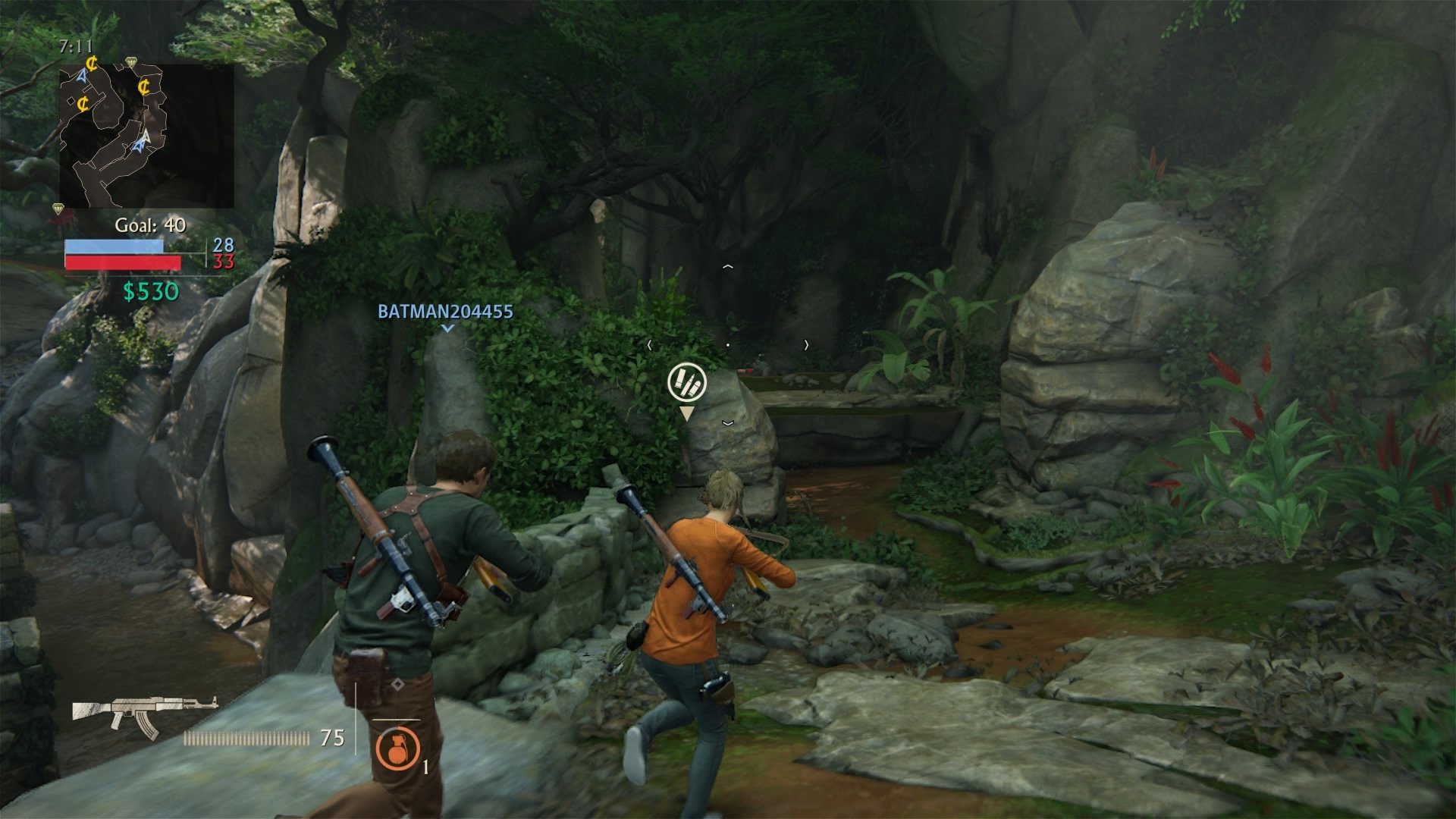Click the Goal: 40 label
The height and width of the screenshot is (819, 1456).
[149, 224]
